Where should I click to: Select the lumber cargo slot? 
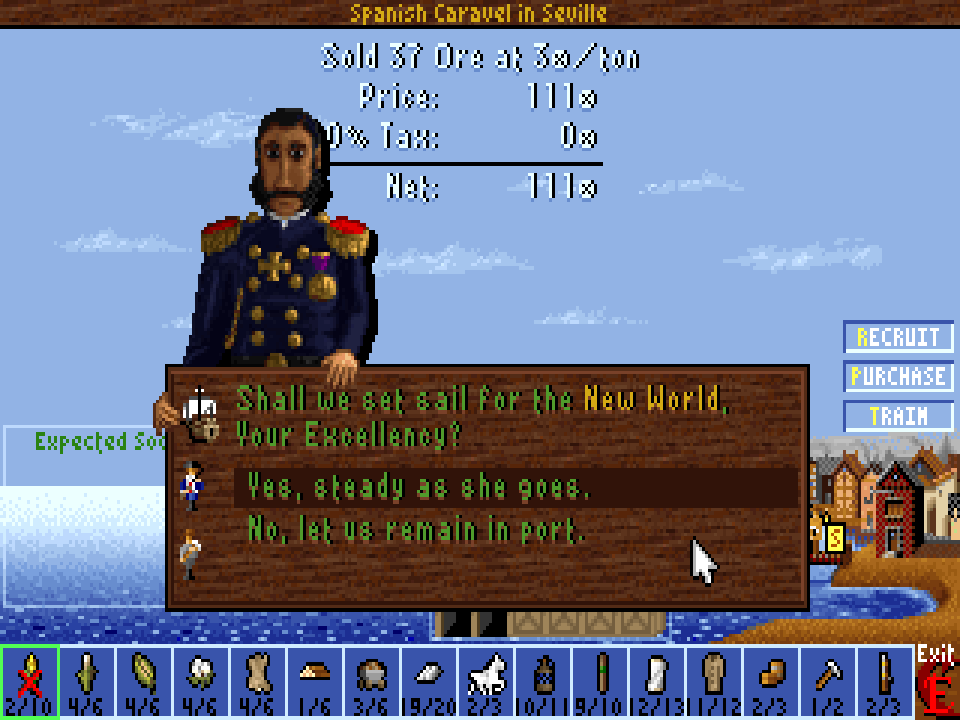click(x=314, y=681)
